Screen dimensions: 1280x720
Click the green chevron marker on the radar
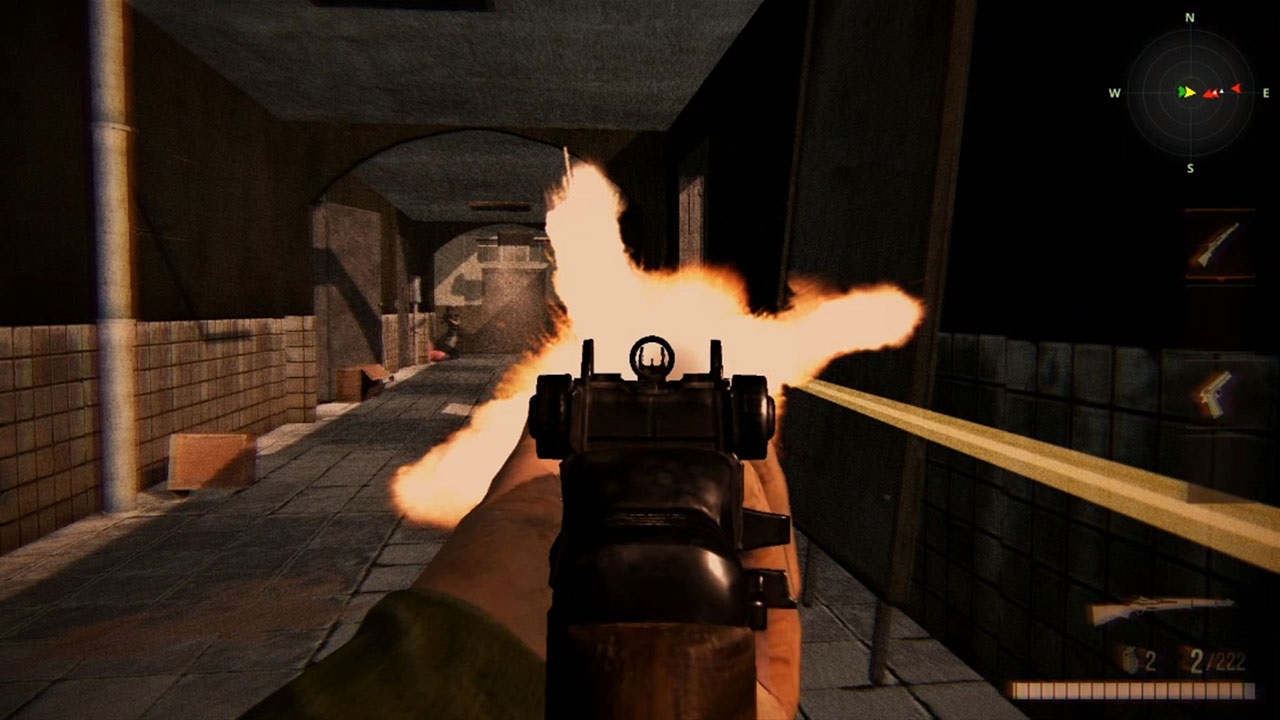pyautogui.click(x=1182, y=91)
